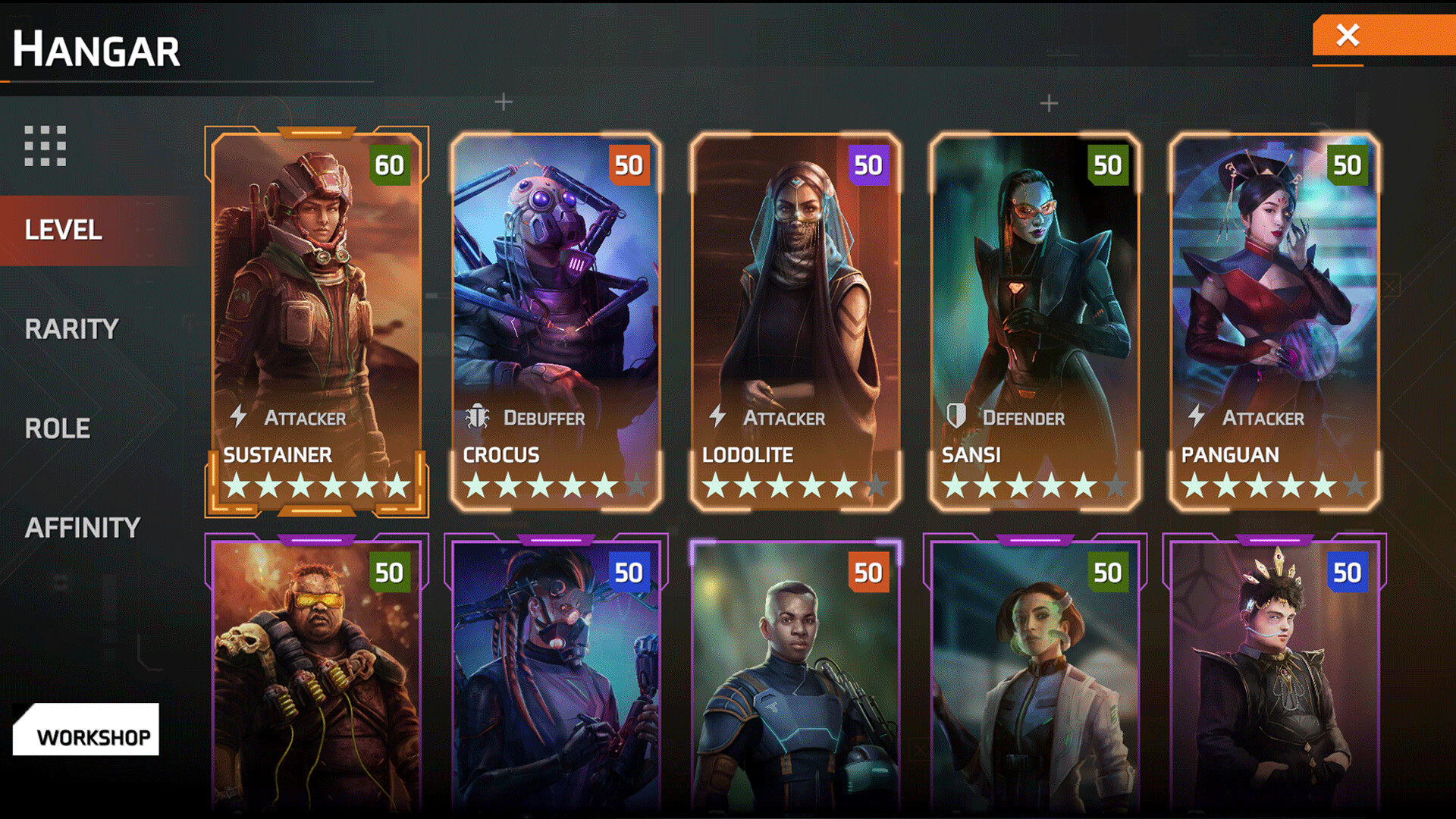
Task: Sort heroes by Level
Action: [x=64, y=230]
